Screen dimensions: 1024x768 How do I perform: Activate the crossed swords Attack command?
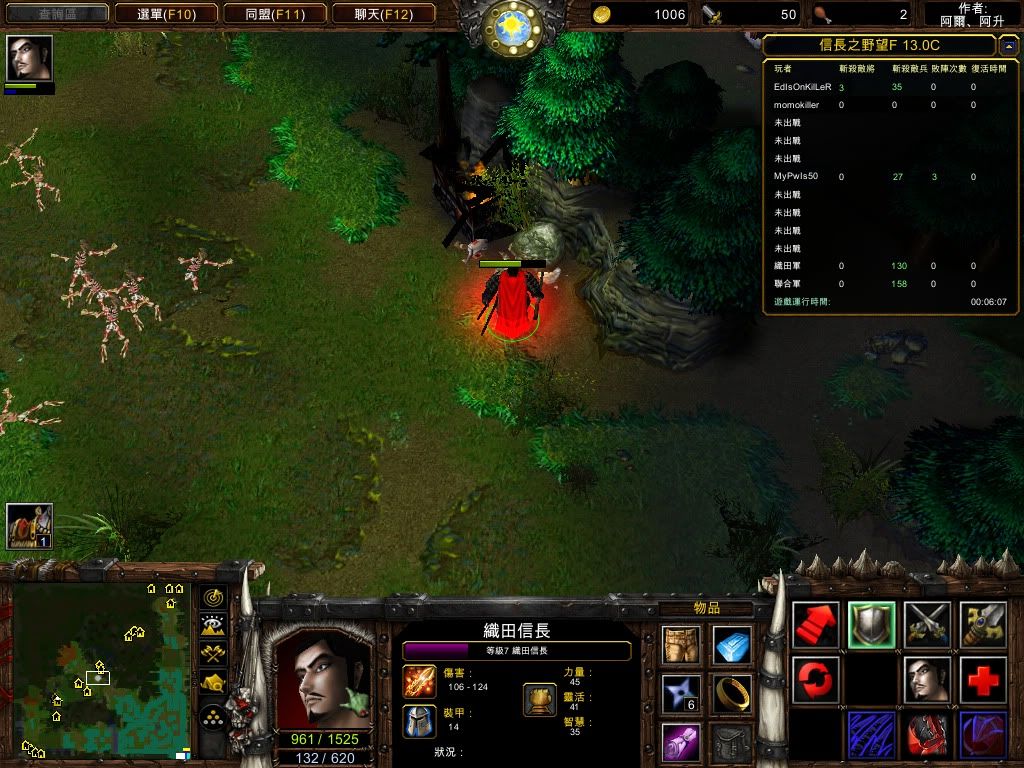(928, 625)
